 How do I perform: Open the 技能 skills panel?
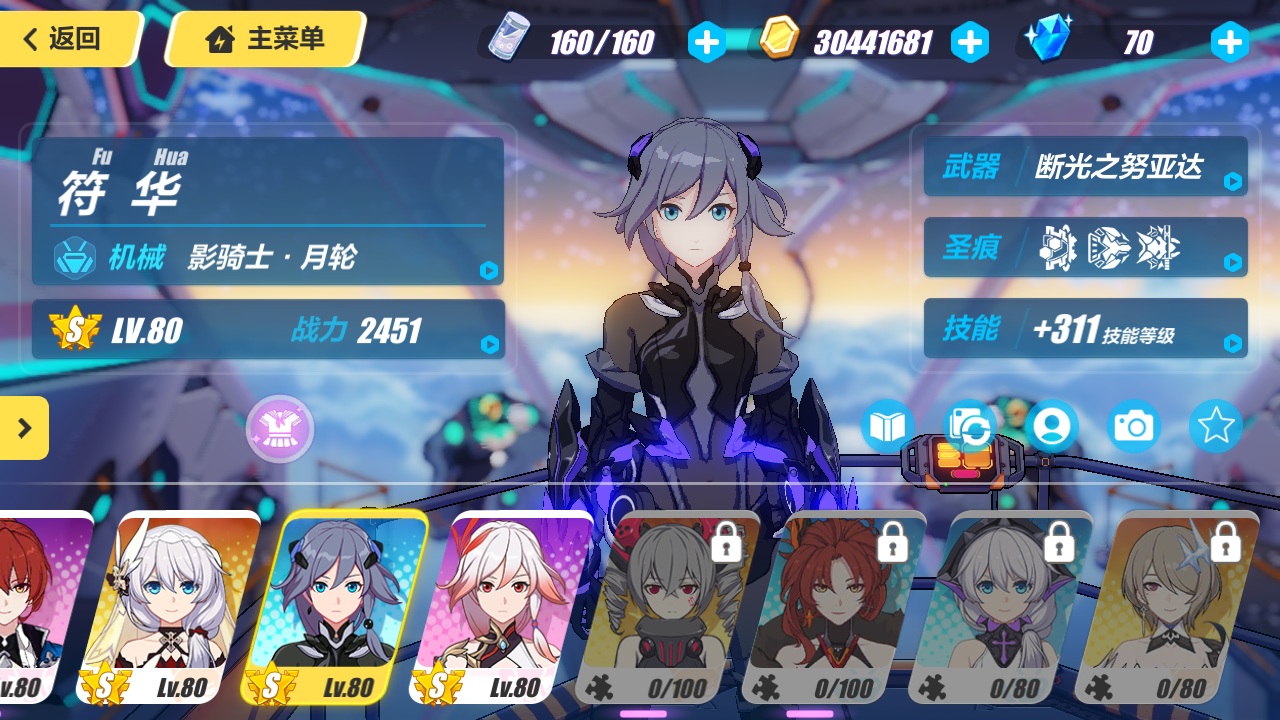(x=1085, y=328)
